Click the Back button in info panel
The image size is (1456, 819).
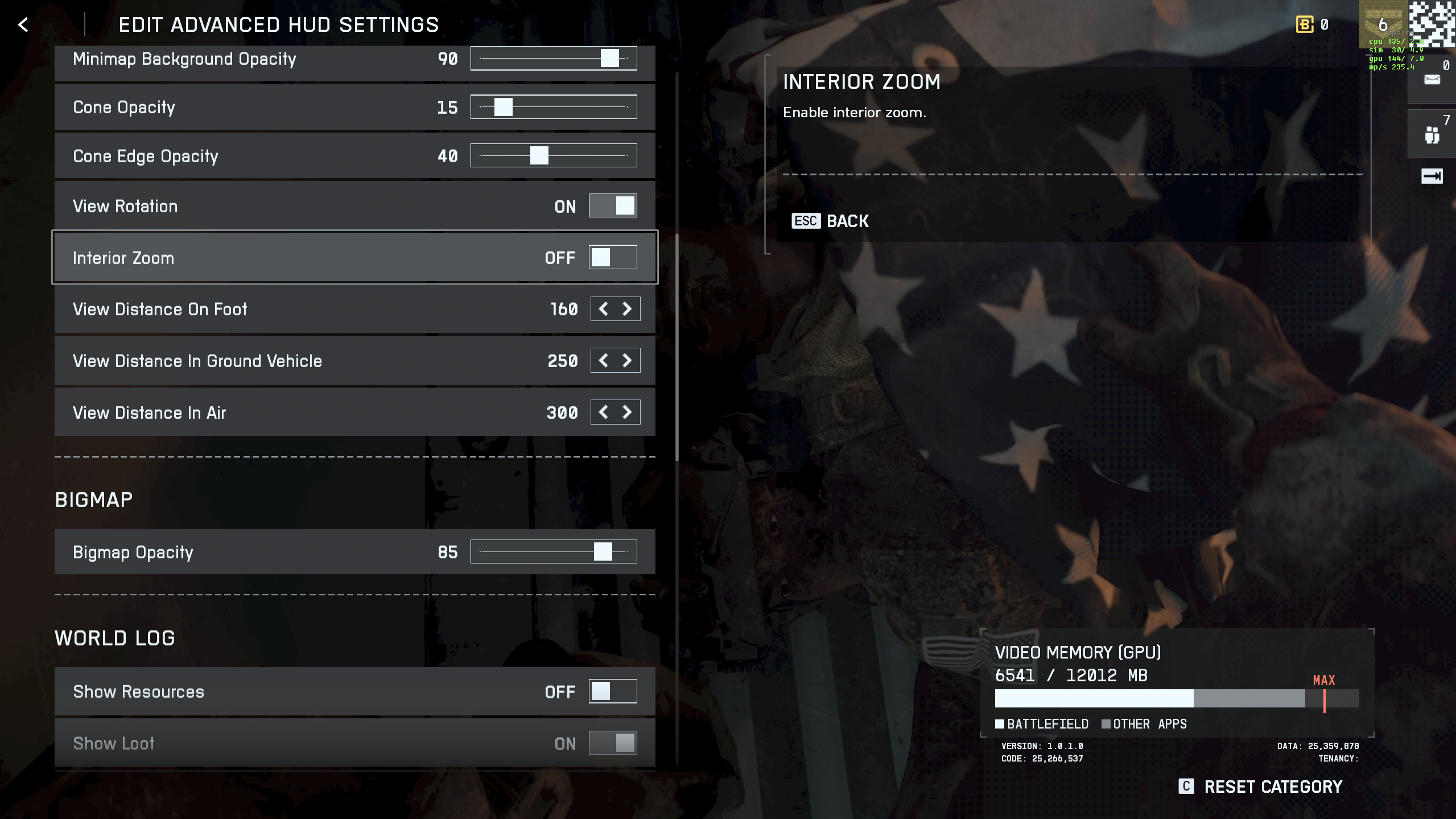(830, 221)
